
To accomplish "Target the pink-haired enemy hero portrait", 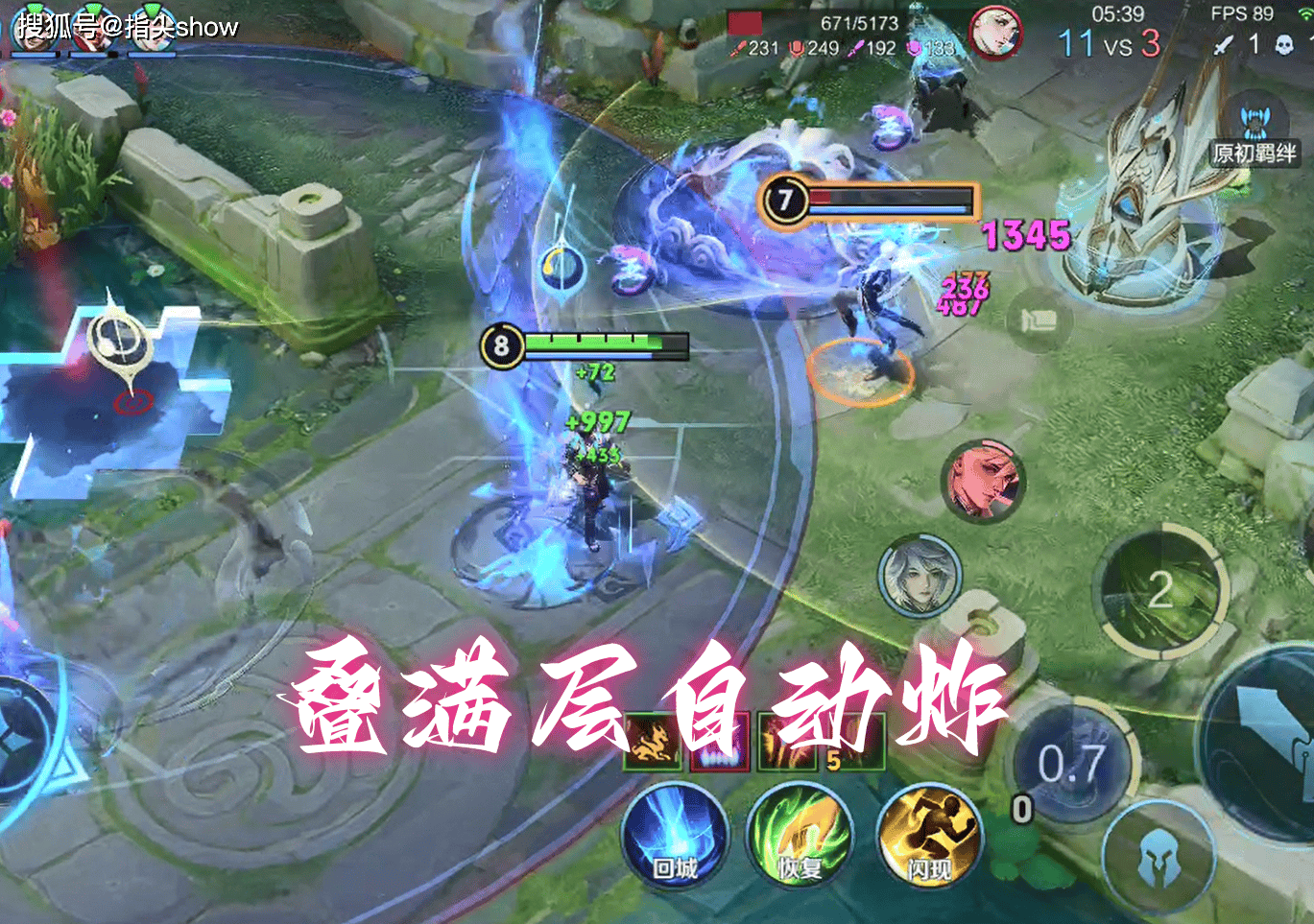I will [984, 481].
